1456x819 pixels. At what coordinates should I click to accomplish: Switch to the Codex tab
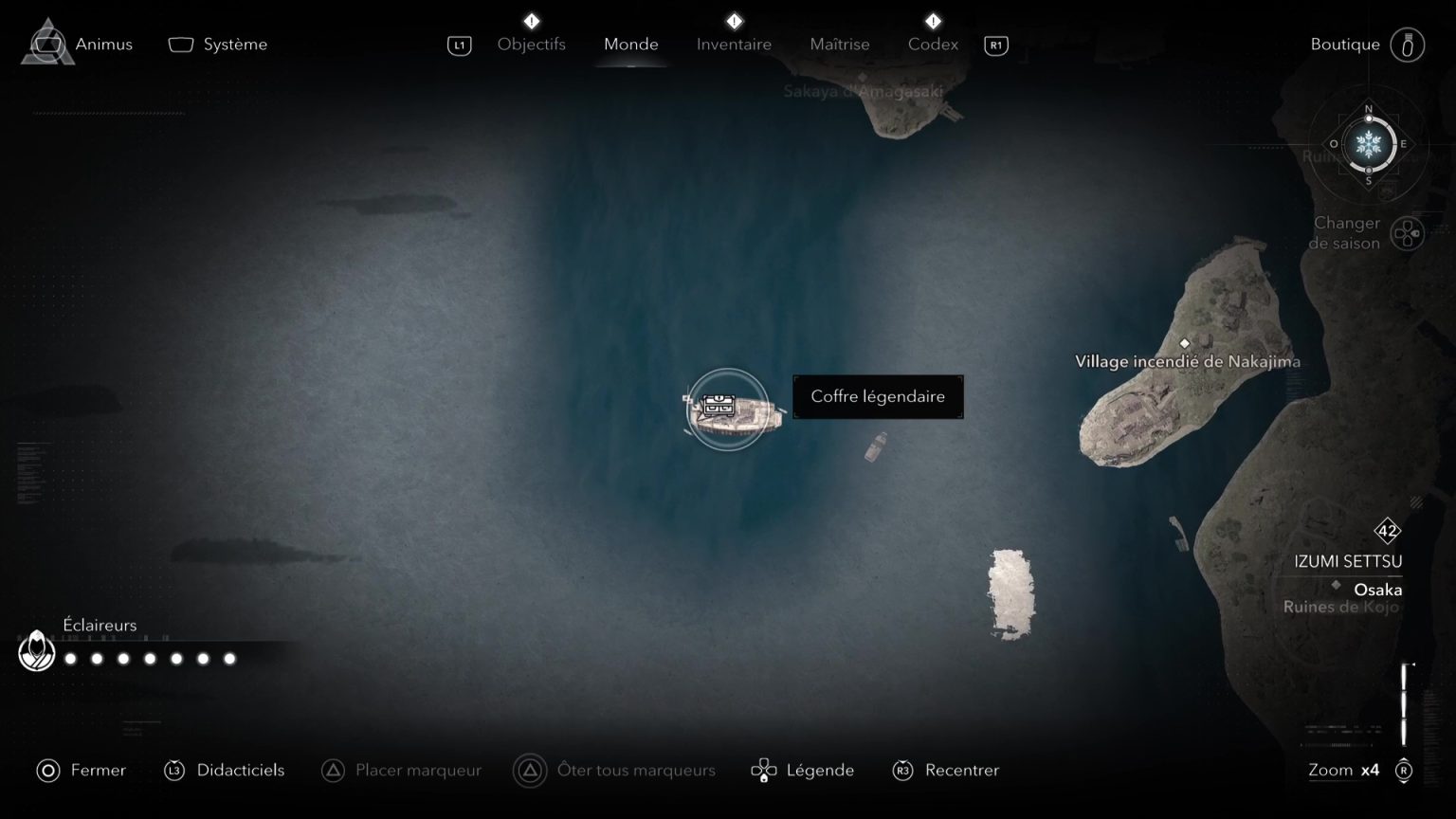coord(933,44)
